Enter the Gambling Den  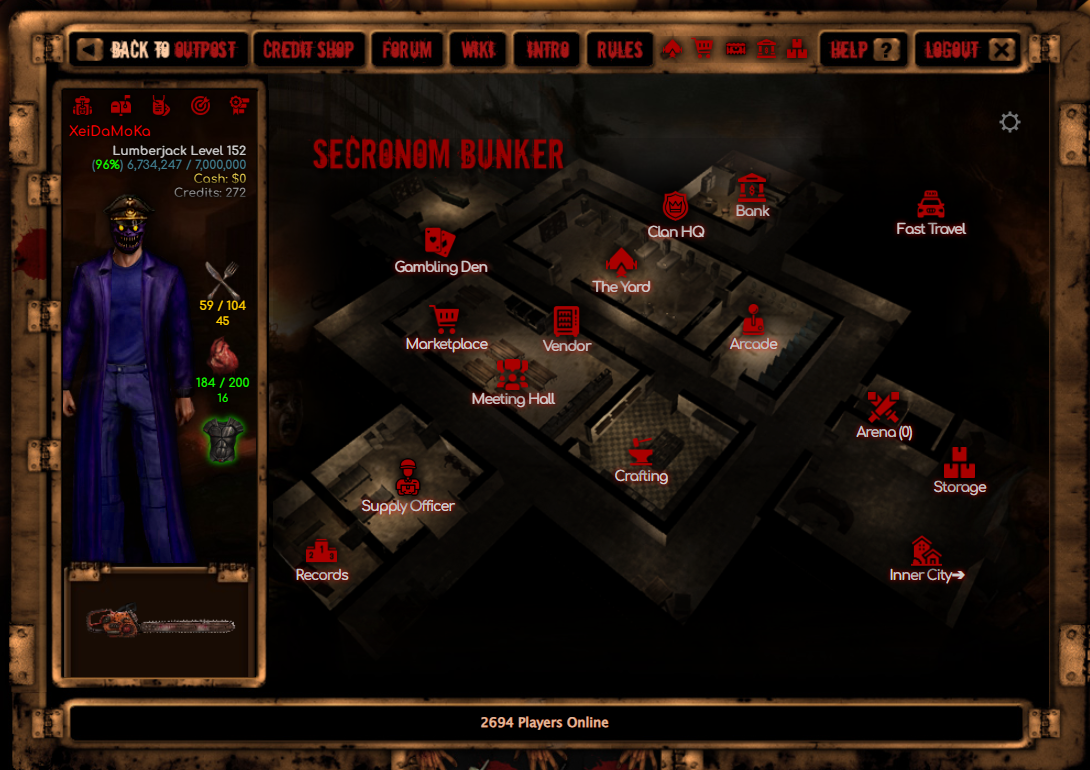[x=441, y=252]
